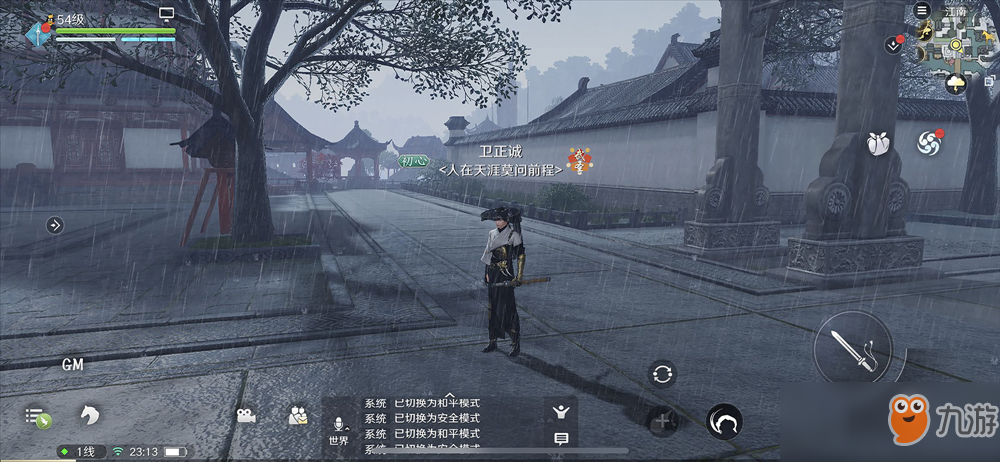Screen dimensions: 1000x462
Task: Open the player portrait at level 54
Action: (40, 32)
